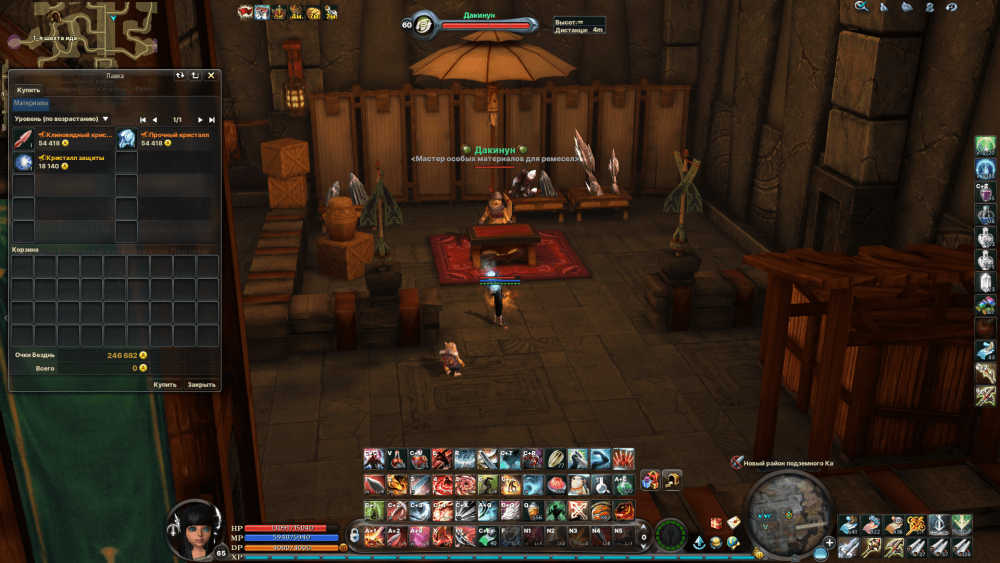
Task: Select Дакинун's target frame portrait
Action: point(423,24)
